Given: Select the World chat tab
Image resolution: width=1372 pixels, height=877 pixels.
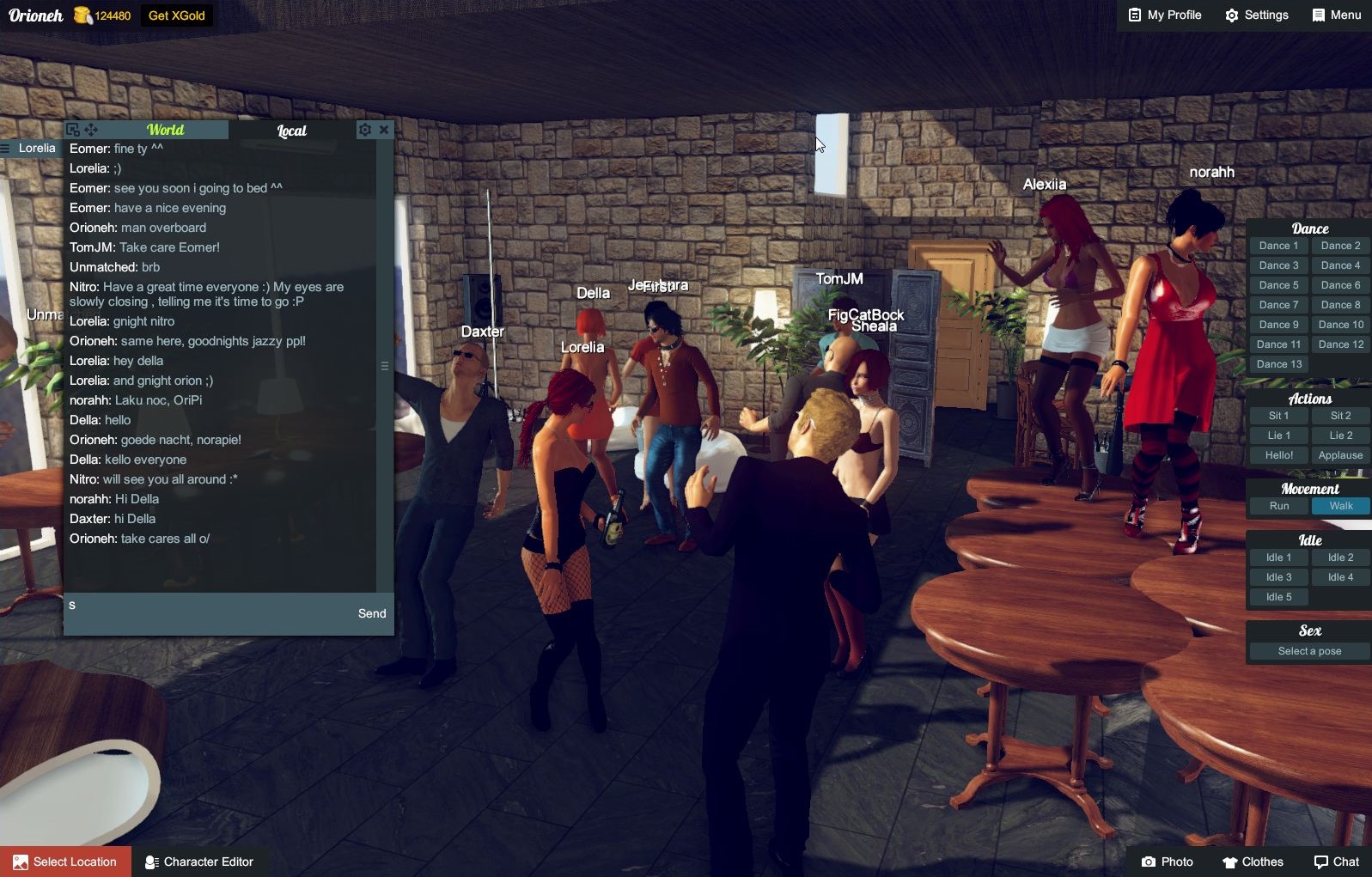Looking at the screenshot, I should coord(165,130).
